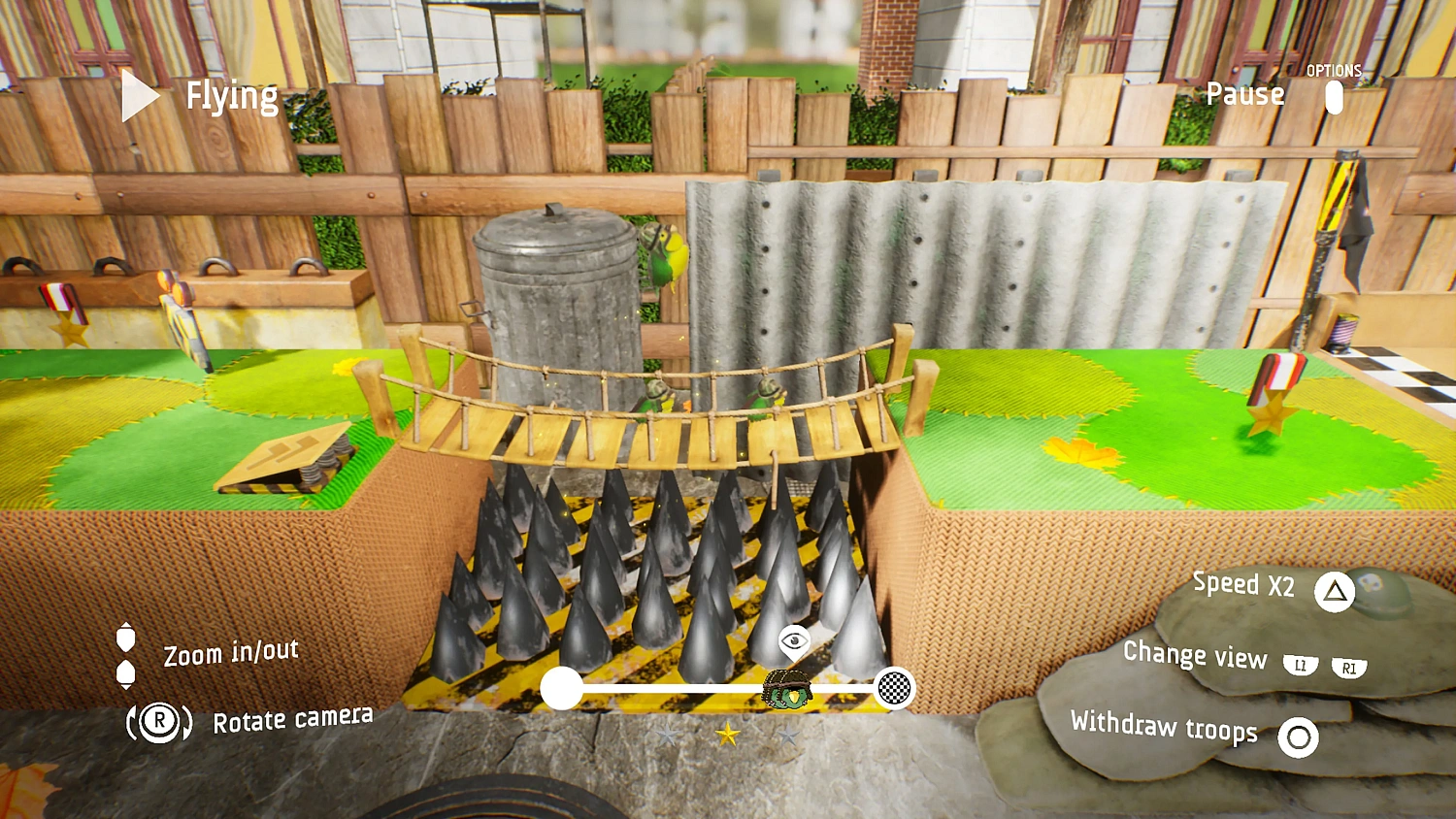This screenshot has height=819, width=1456.
Task: Click the eye icon above the progress track
Action: coord(794,640)
